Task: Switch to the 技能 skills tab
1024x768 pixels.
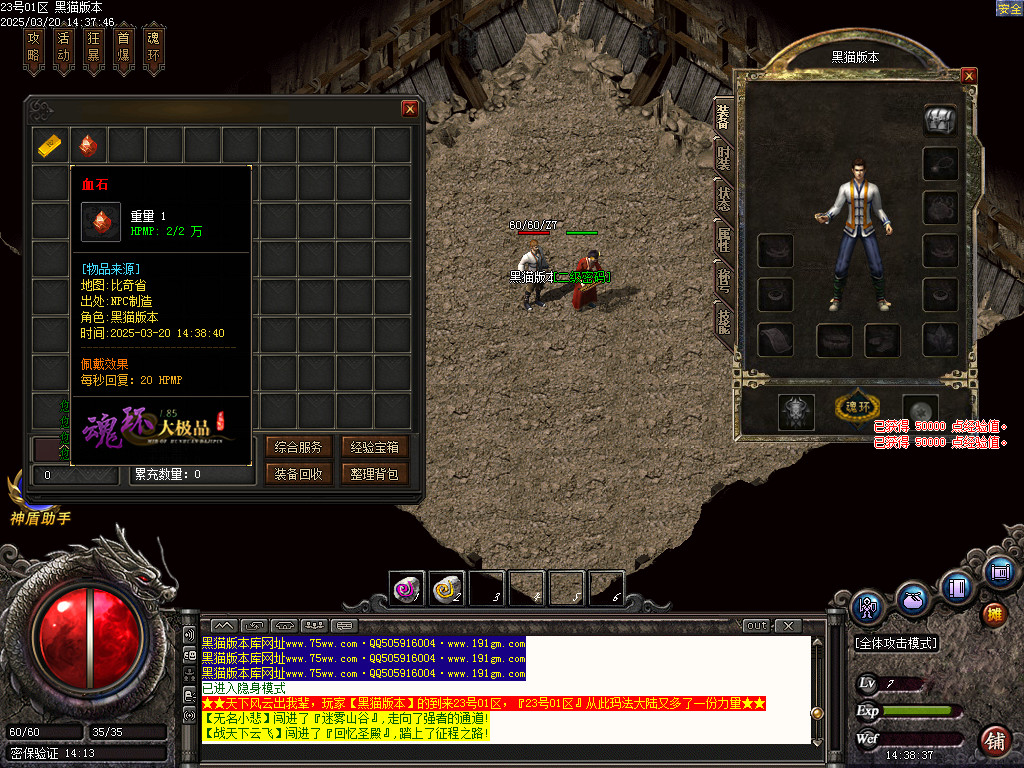Action: 722,319
